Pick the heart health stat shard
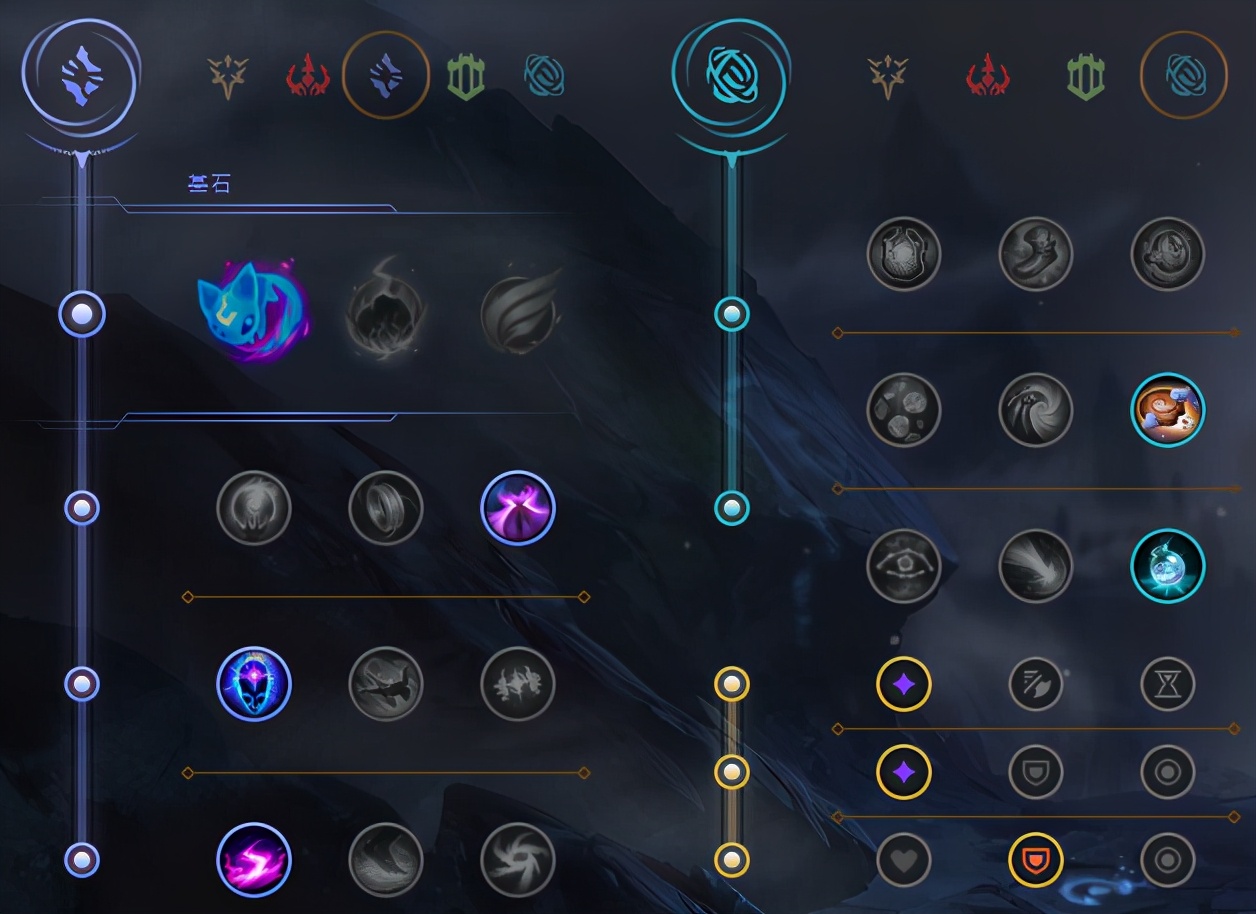The image size is (1256, 914). (x=904, y=860)
